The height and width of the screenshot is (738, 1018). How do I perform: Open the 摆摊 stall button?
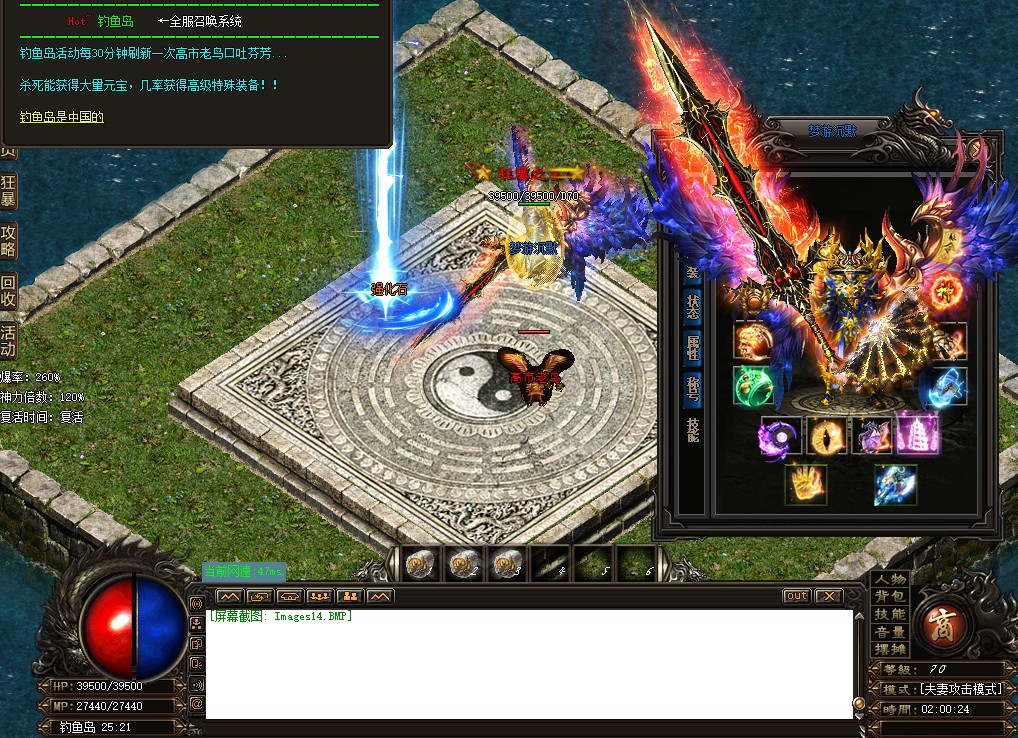pos(889,649)
